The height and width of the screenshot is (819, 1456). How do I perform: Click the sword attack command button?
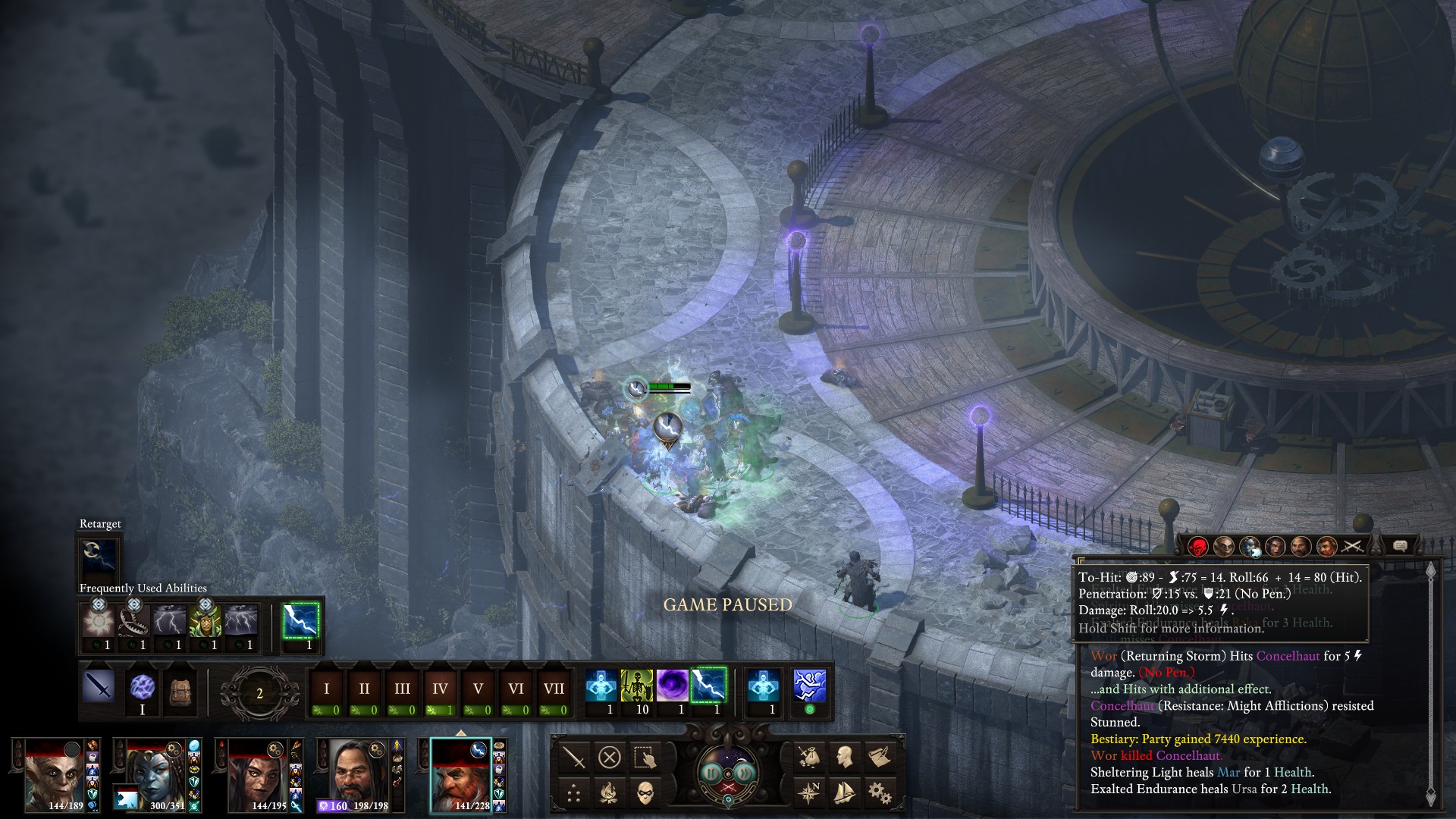point(574,757)
